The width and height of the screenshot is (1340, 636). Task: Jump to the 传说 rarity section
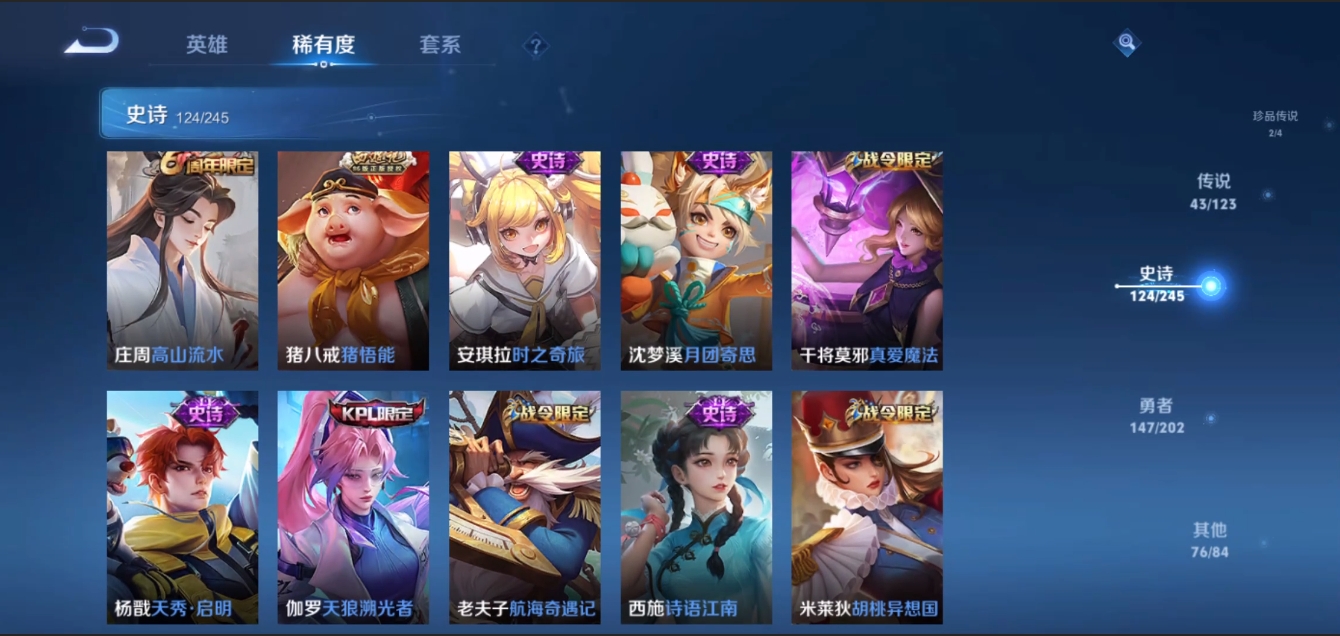(x=1213, y=191)
